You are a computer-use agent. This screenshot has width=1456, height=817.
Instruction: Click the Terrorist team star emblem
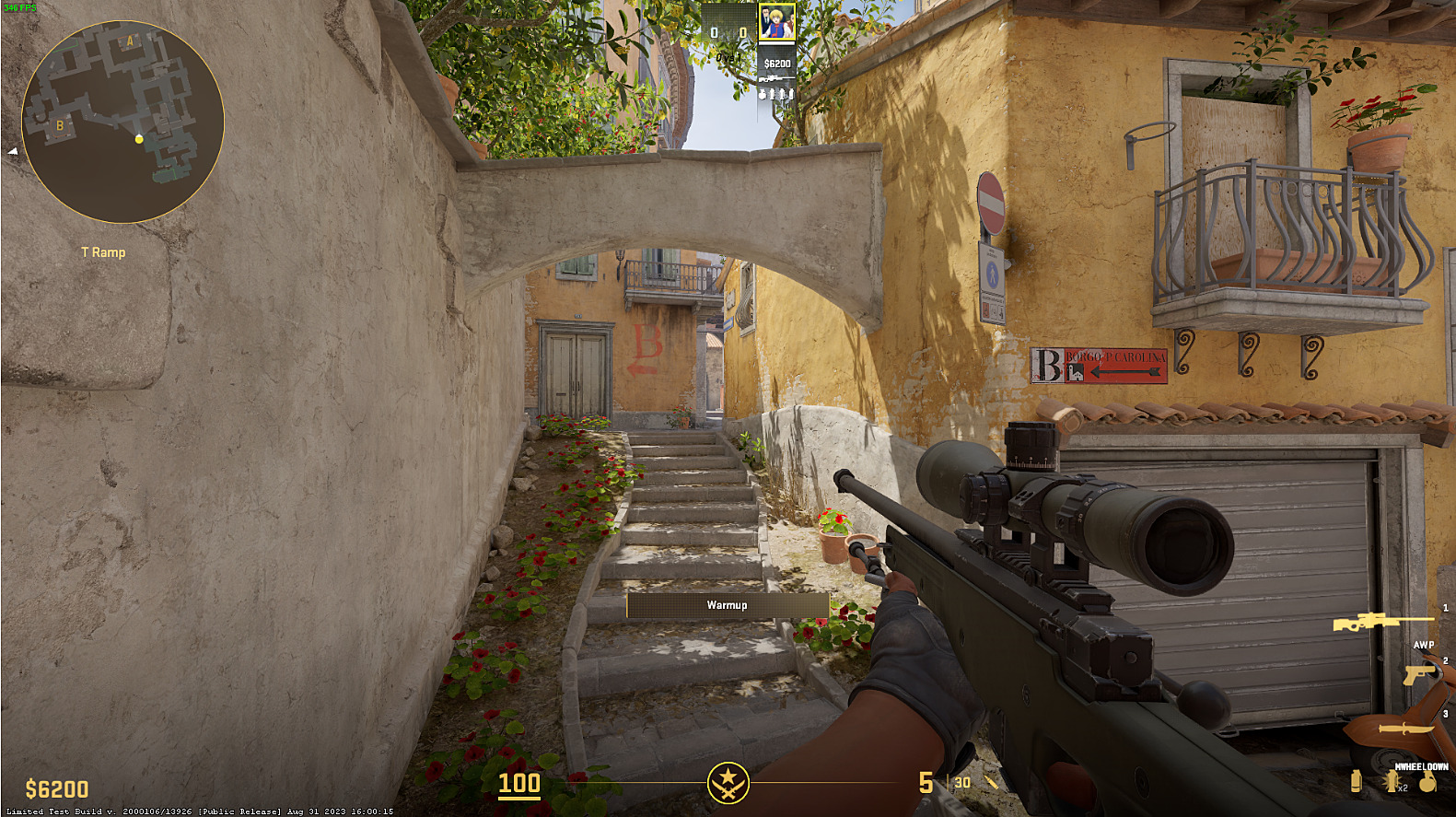pyautogui.click(x=728, y=783)
